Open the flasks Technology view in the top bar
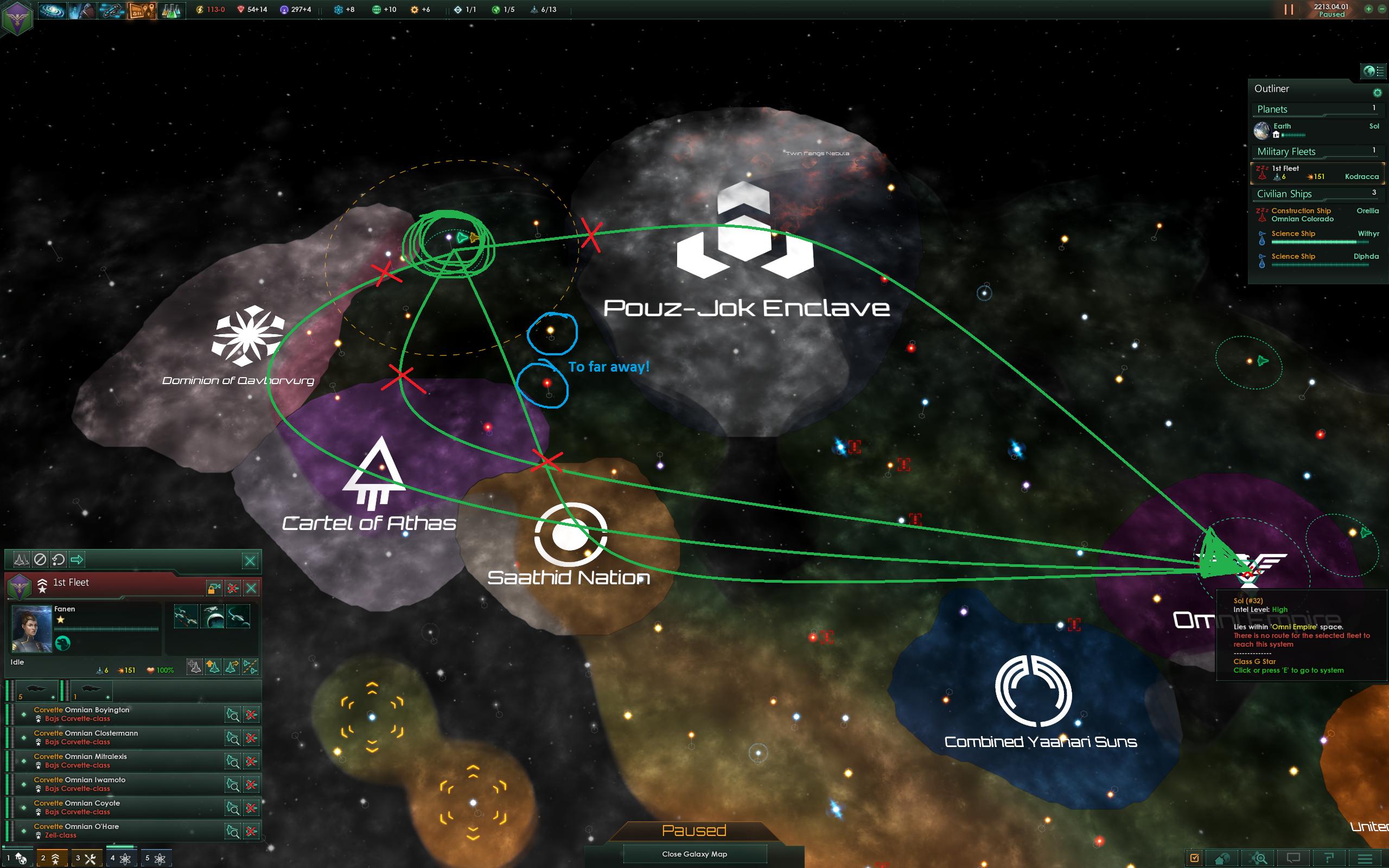 coord(170,10)
